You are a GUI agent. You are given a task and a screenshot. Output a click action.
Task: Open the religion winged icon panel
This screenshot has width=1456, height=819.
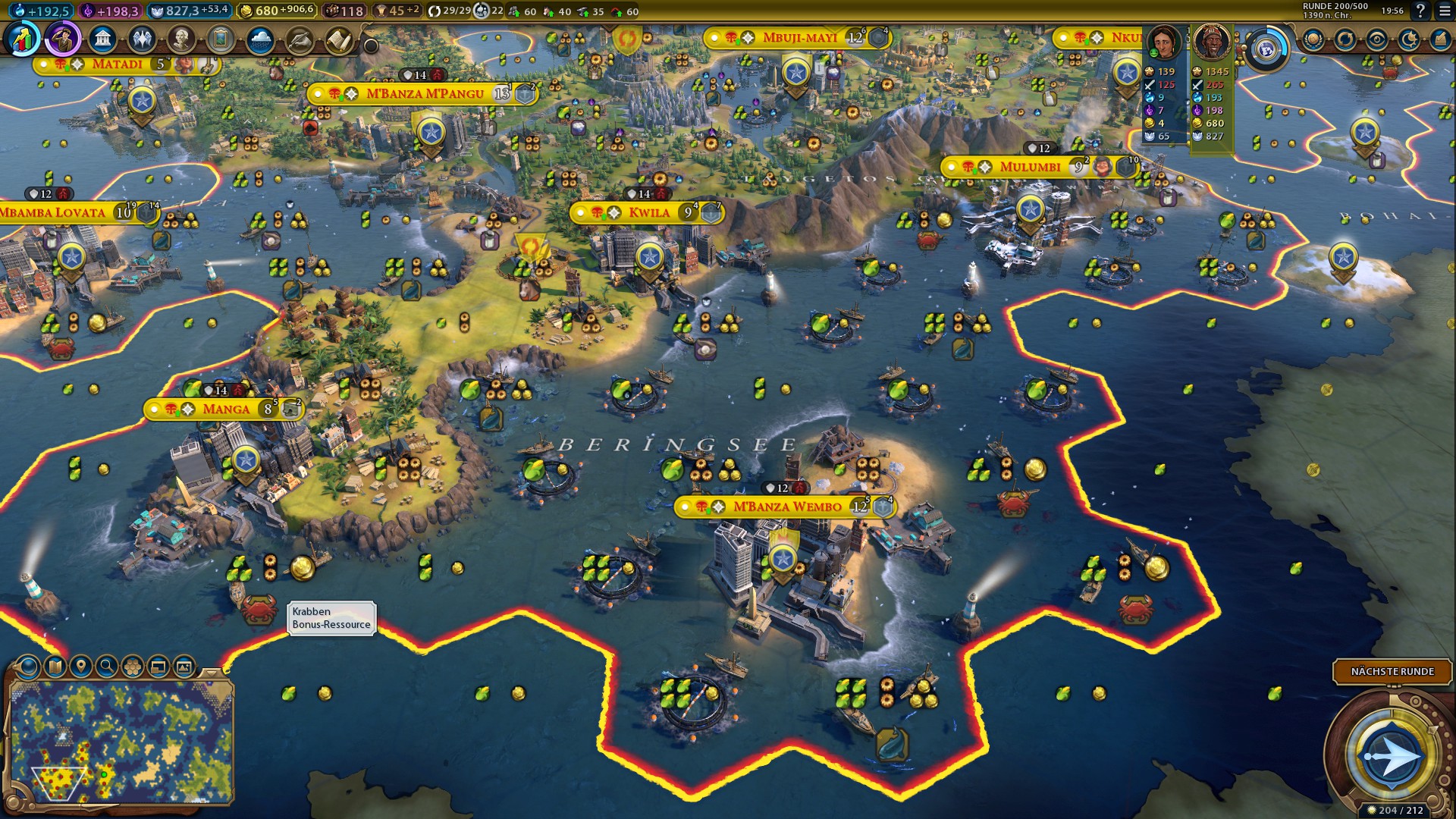[x=142, y=39]
